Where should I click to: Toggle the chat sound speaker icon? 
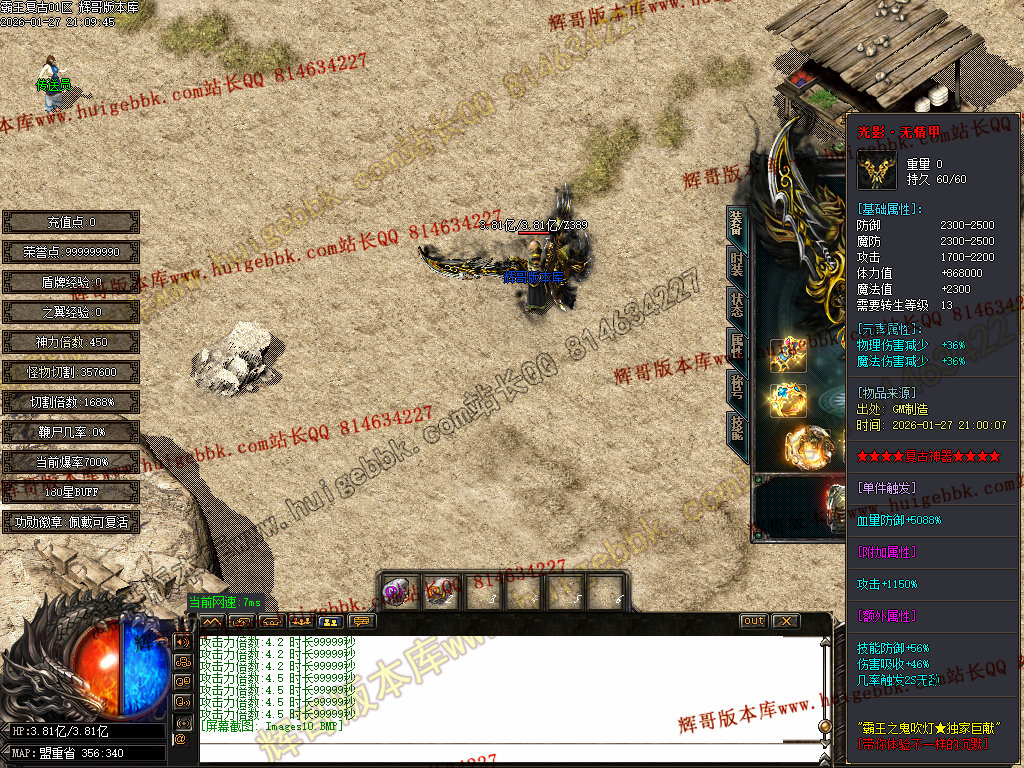pyautogui.click(x=182, y=641)
